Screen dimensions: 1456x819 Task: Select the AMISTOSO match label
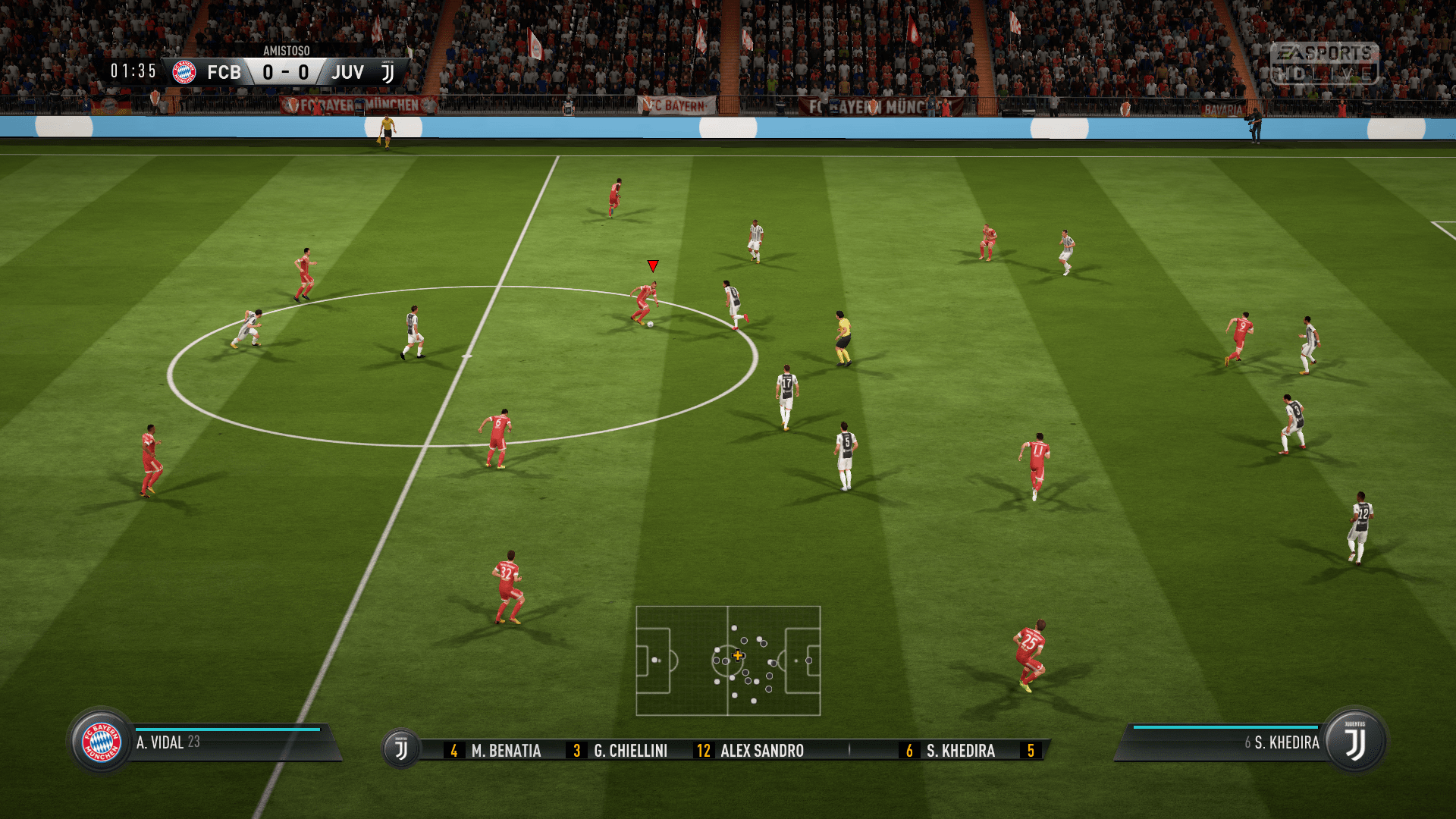(285, 52)
